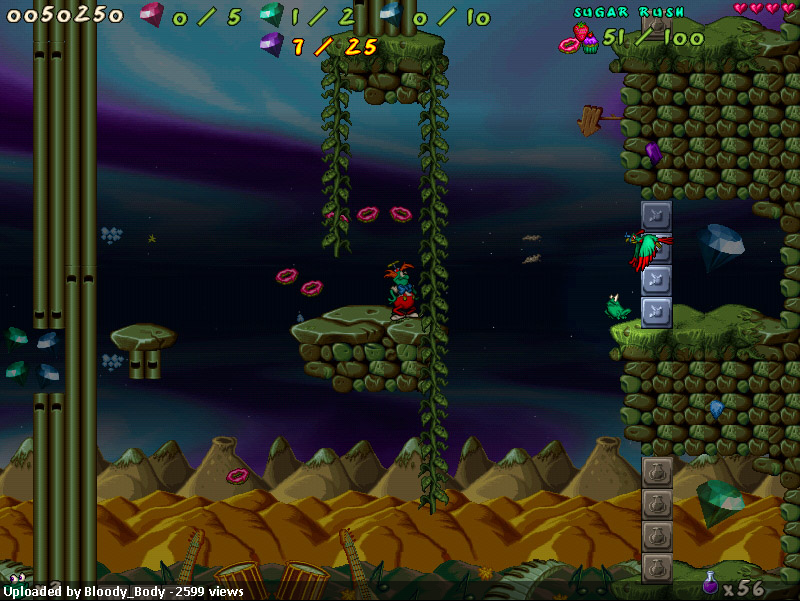Select the purple weapon ammo icon

tap(710, 583)
